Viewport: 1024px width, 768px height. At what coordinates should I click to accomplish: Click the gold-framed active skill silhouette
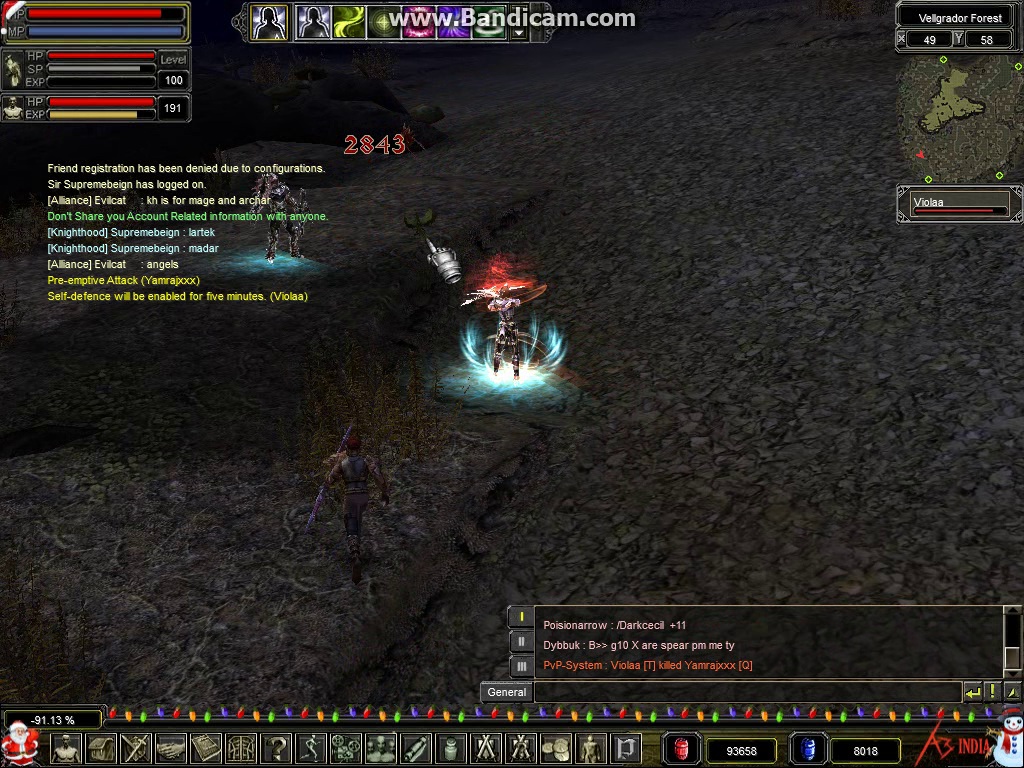tap(269, 21)
